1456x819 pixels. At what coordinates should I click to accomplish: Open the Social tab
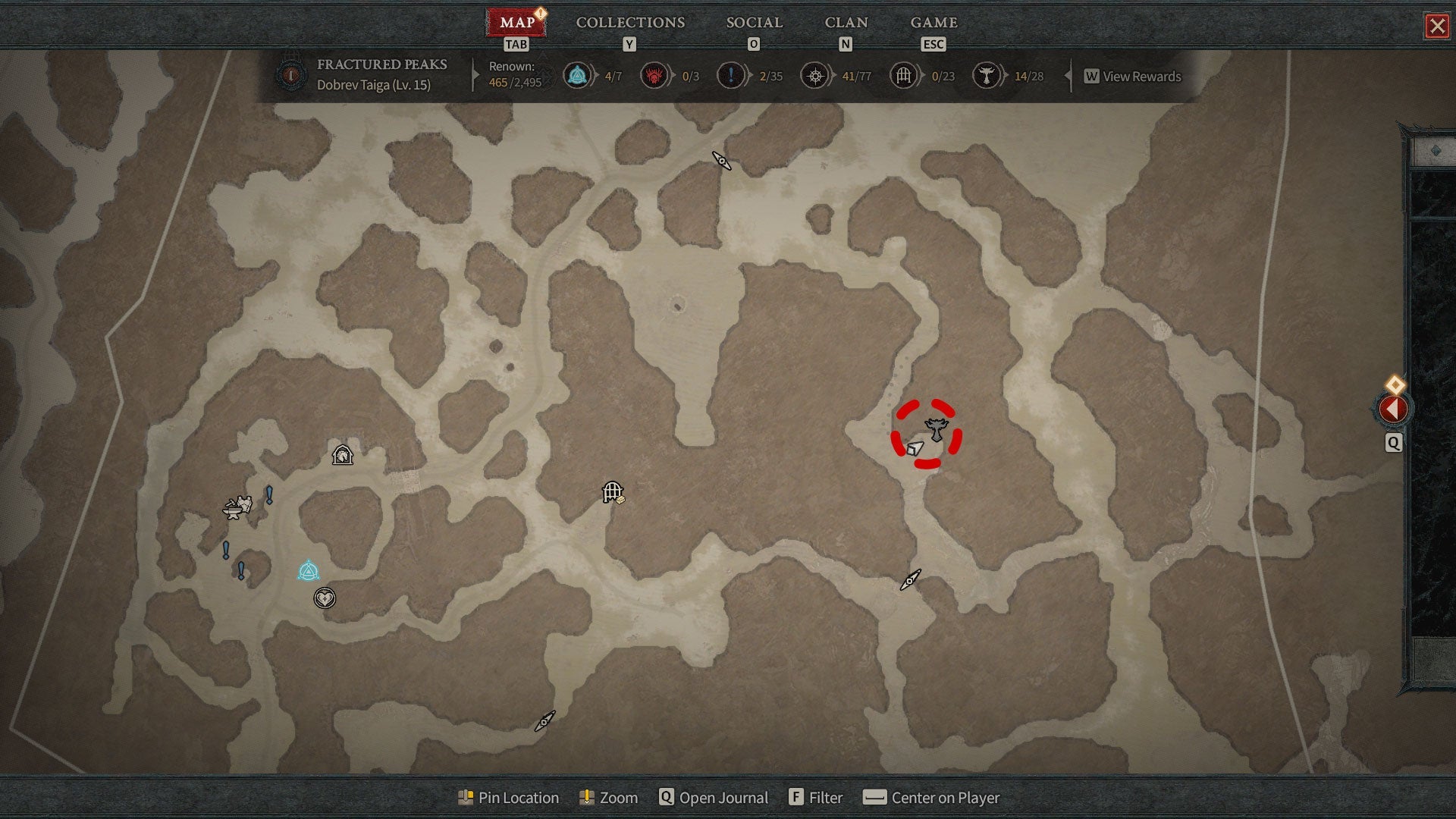pos(754,23)
